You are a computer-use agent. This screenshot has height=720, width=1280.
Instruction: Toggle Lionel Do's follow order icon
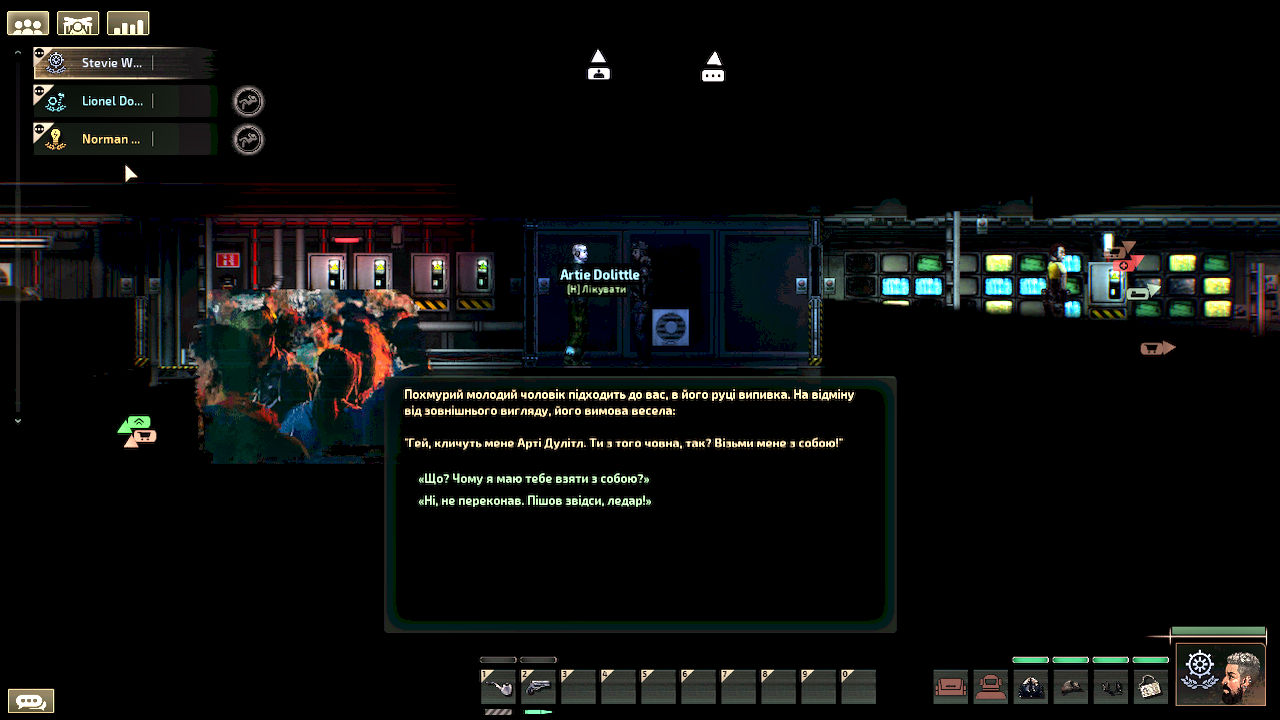[248, 101]
